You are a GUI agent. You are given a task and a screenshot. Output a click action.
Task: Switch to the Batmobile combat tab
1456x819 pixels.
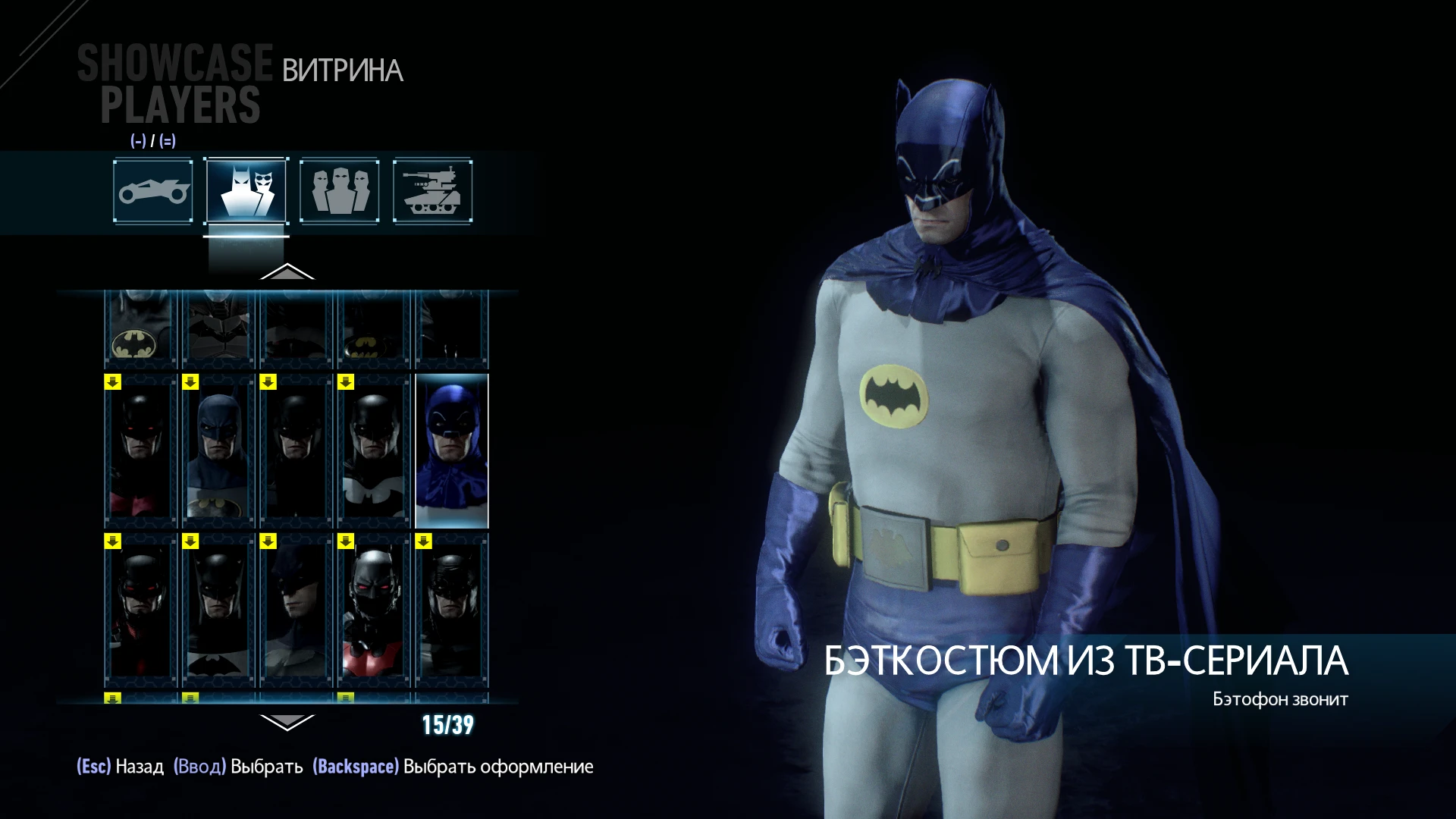[434, 191]
